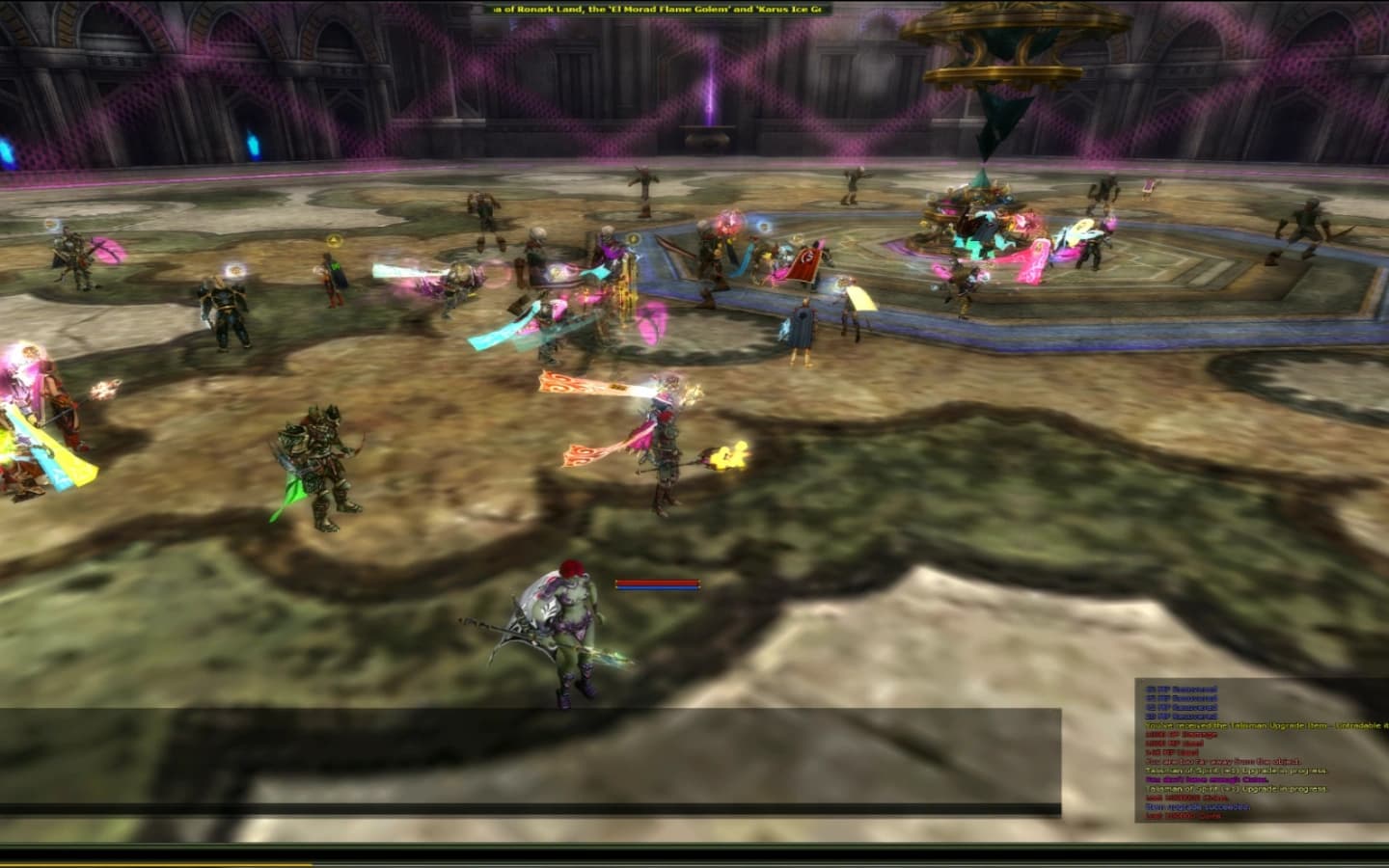Click your character's red health bar
Image resolution: width=1389 pixels, height=868 pixels.
click(656, 583)
